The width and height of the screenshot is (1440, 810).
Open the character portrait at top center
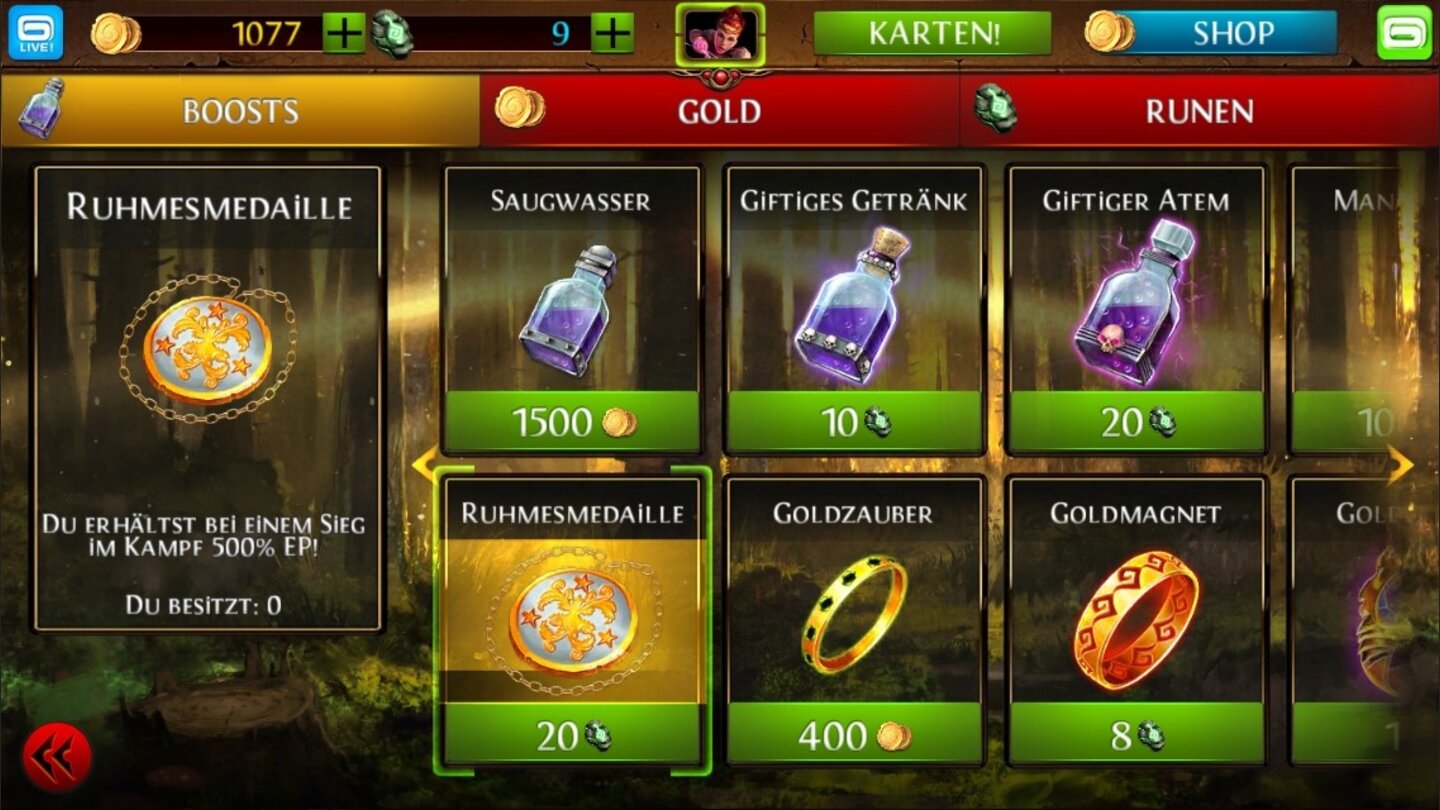click(720, 33)
